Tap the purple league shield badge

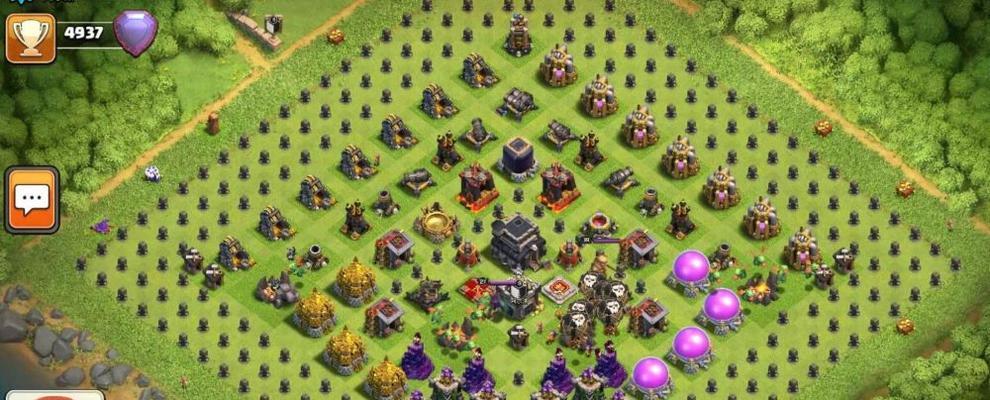(135, 33)
